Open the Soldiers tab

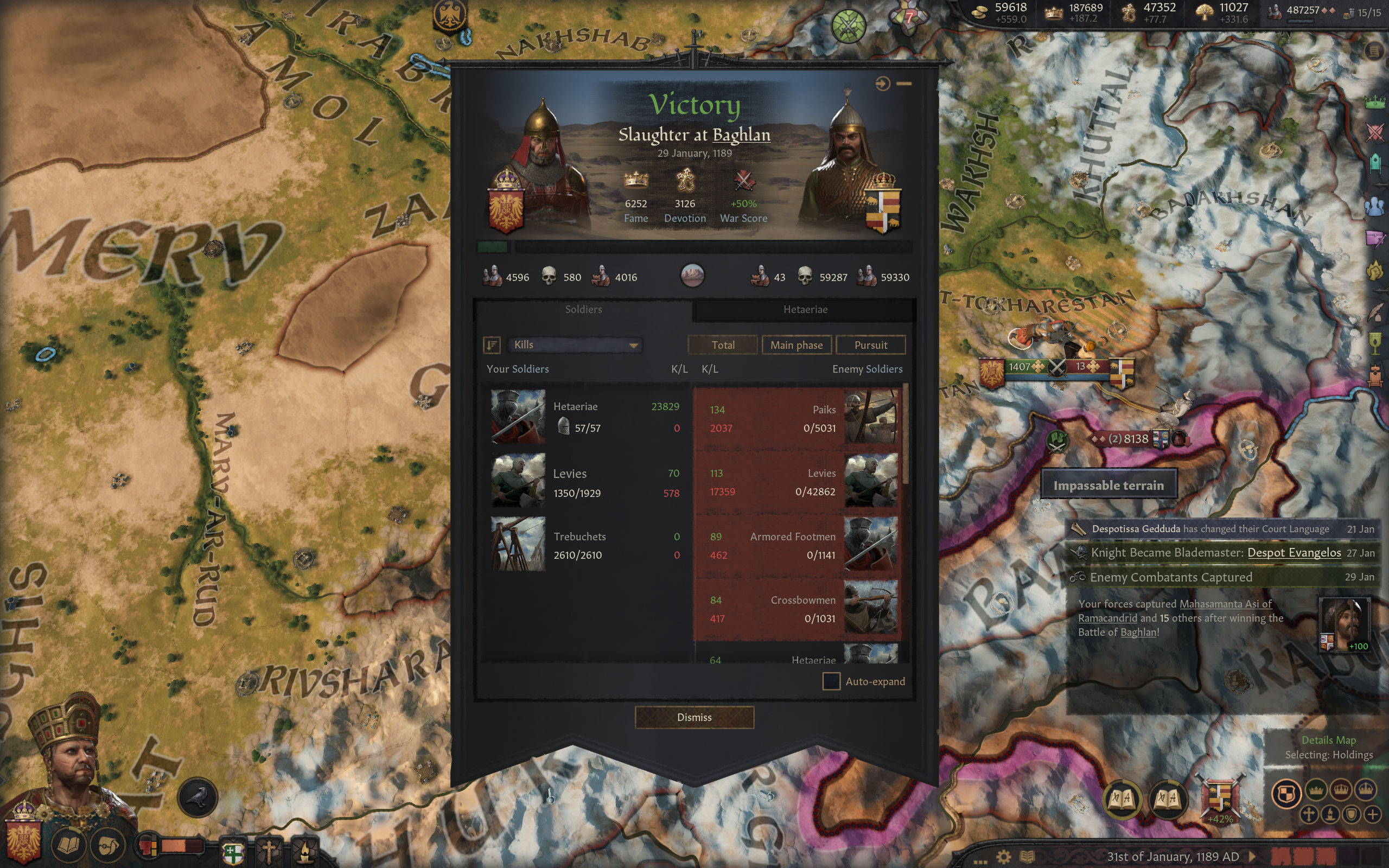pos(583,309)
